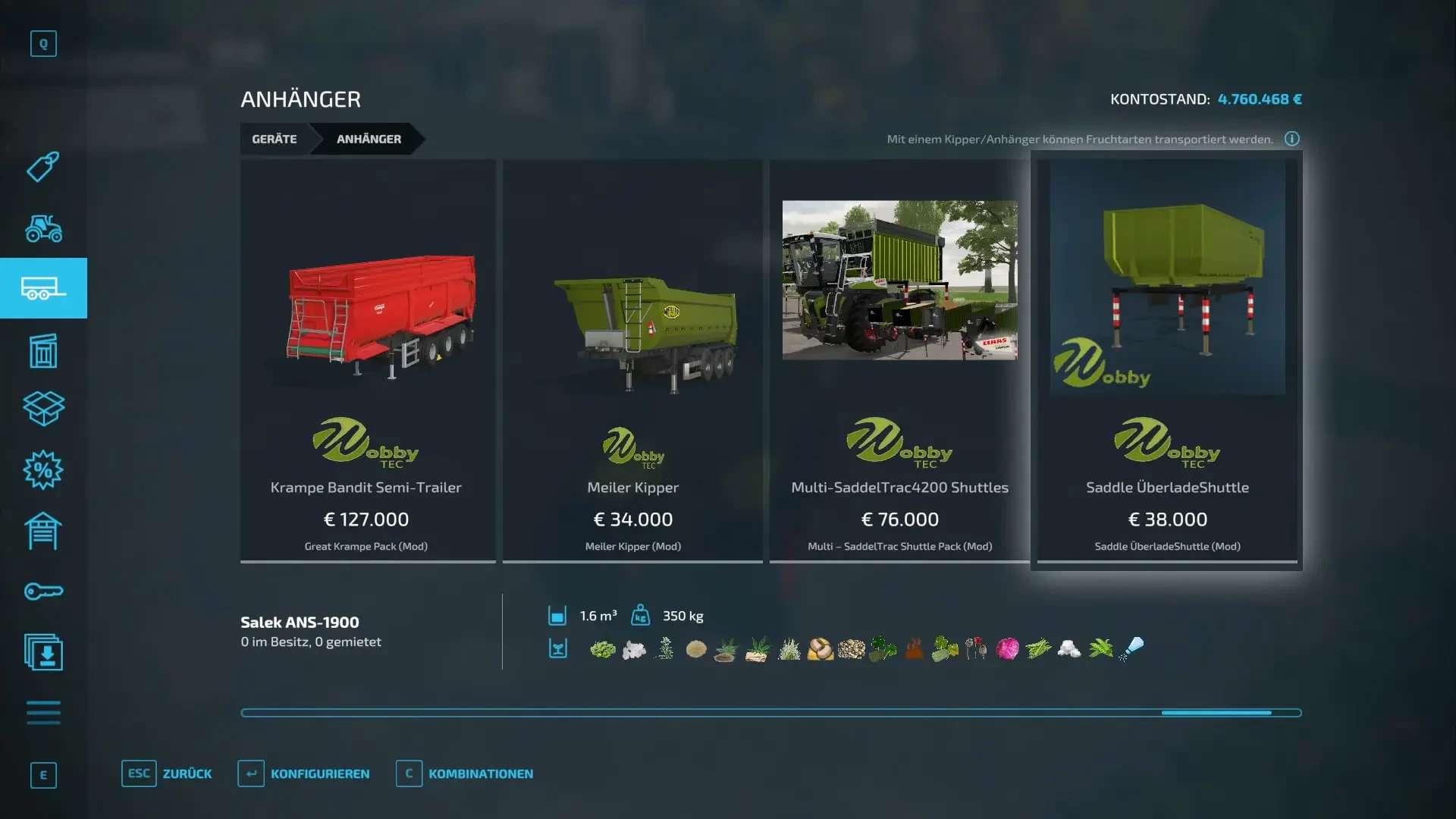Choose the Meiler Kipper trailer
This screenshot has height=819, width=1456.
click(x=632, y=360)
